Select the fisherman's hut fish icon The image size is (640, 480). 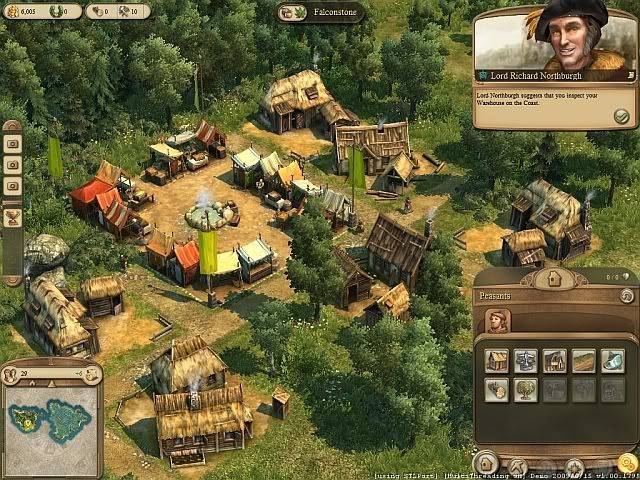[x=613, y=361]
